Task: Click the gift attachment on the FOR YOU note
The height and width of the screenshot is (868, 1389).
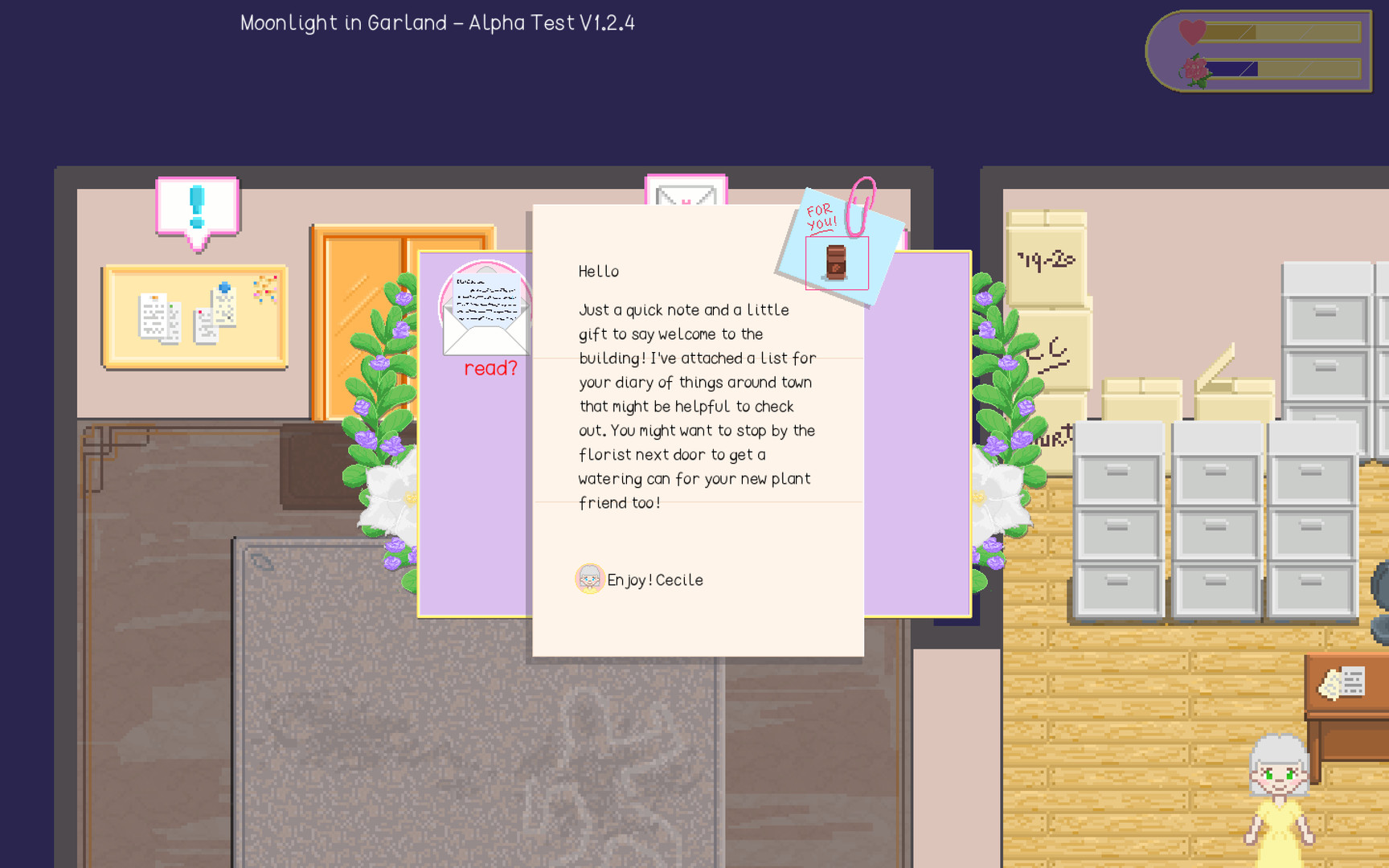Action: [835, 260]
